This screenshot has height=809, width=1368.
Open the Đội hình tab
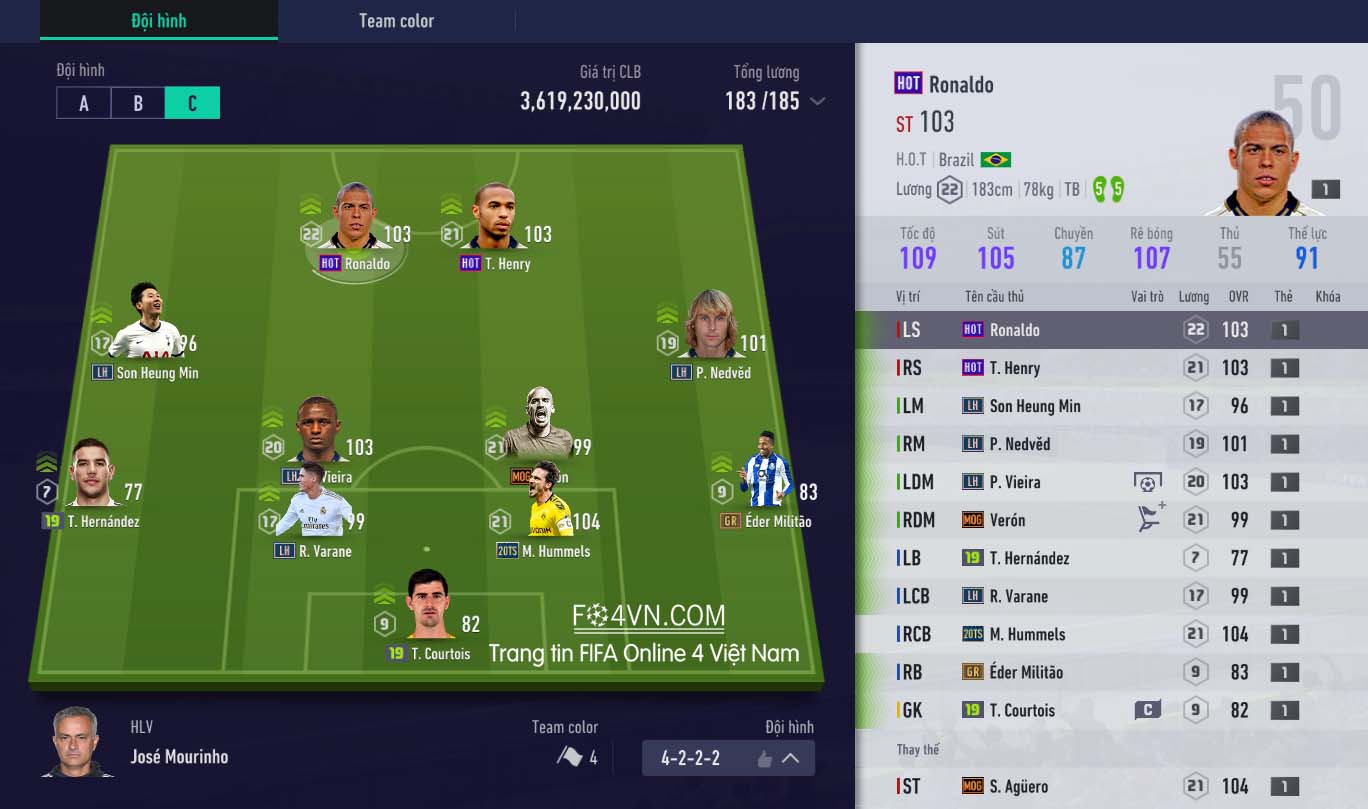coord(158,20)
